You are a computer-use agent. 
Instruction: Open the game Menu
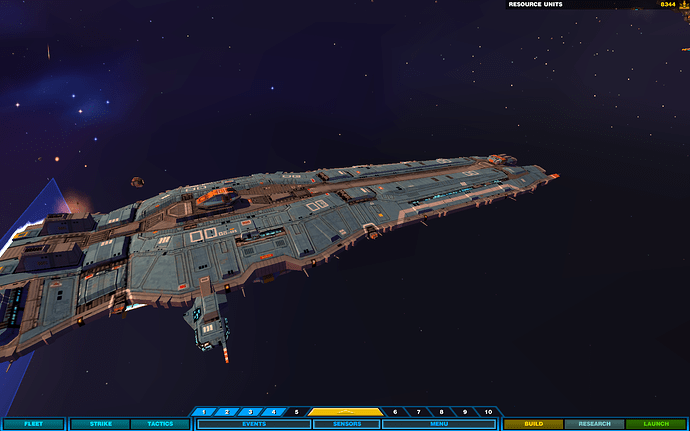click(439, 424)
